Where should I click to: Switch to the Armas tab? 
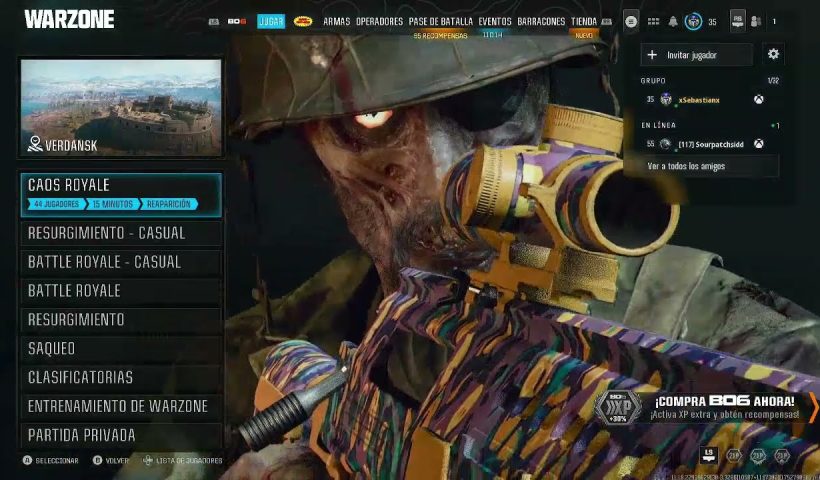pyautogui.click(x=337, y=21)
